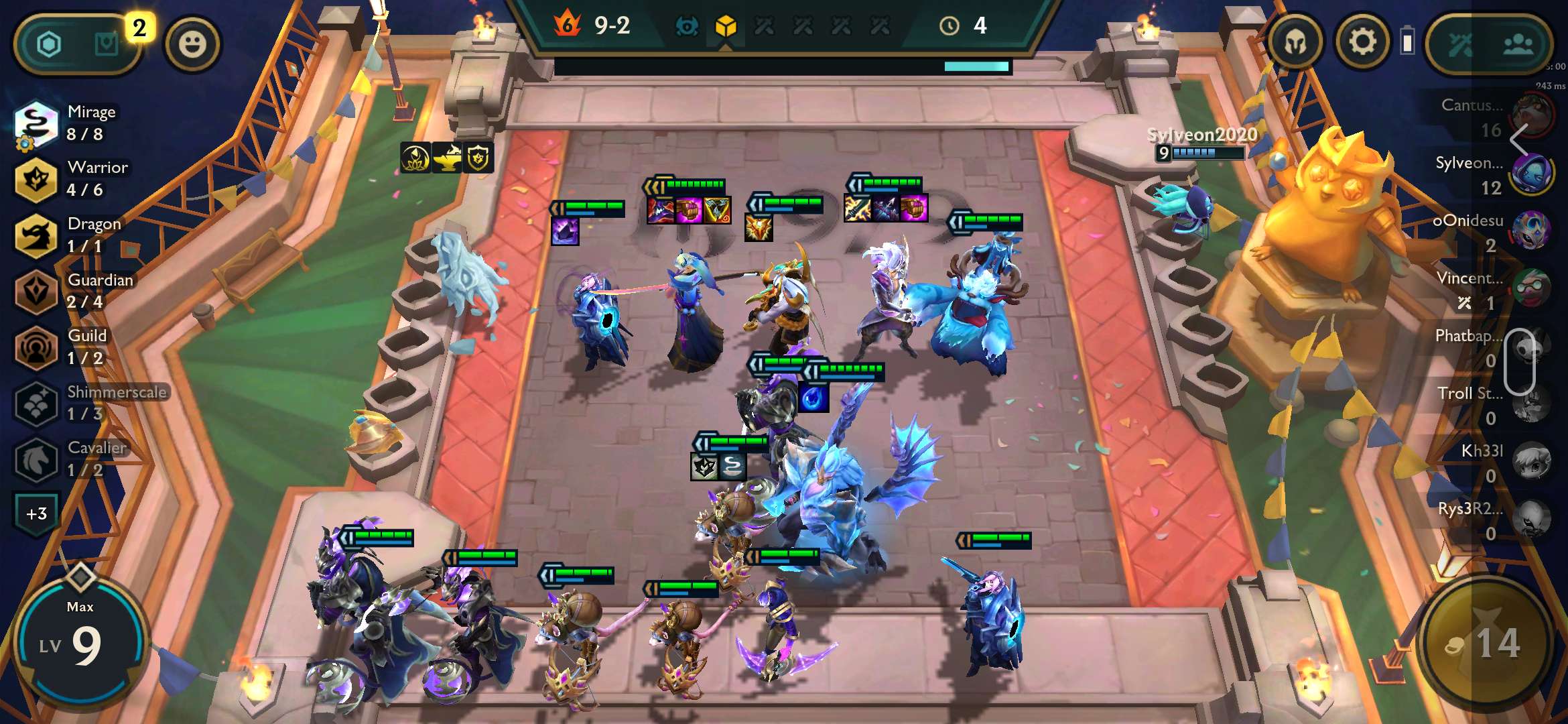Open the emote smiley icon top-left
1568x724 pixels.
pos(194,43)
